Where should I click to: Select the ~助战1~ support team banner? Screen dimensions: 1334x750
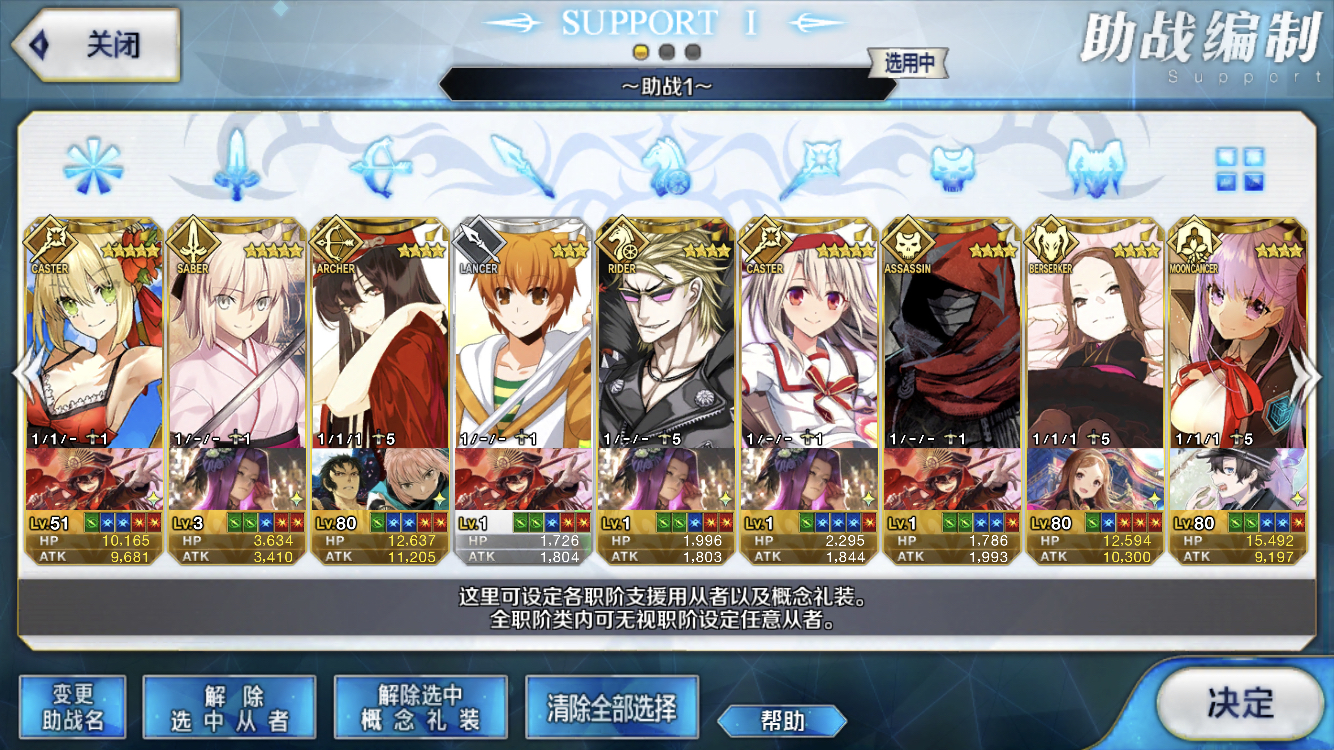coord(667,86)
